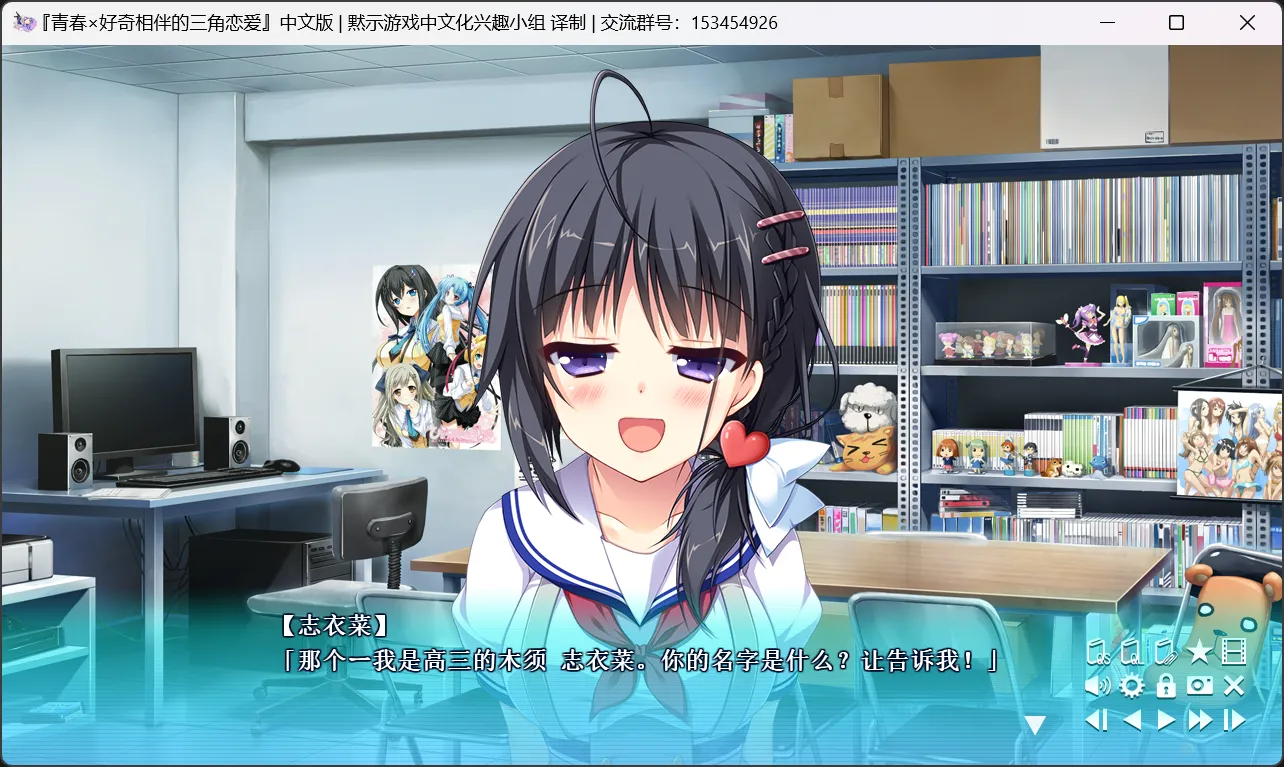
Task: Maximize the game window
Action: (1176, 22)
